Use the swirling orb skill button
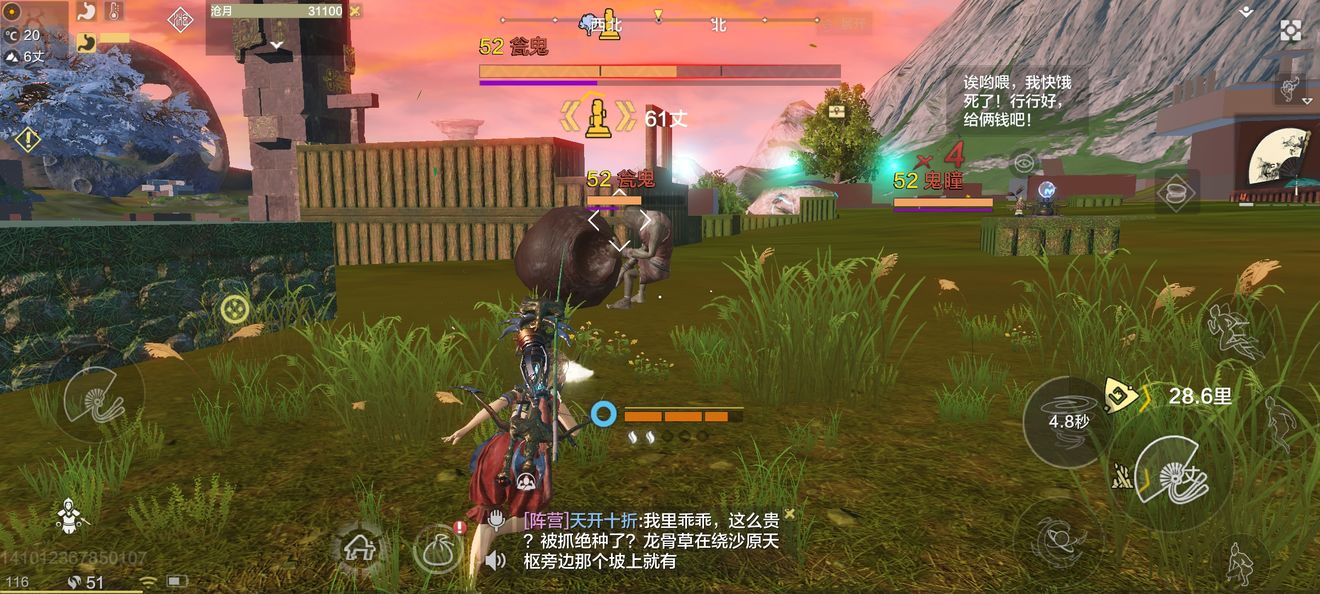The width and height of the screenshot is (1320, 594). point(1056,541)
